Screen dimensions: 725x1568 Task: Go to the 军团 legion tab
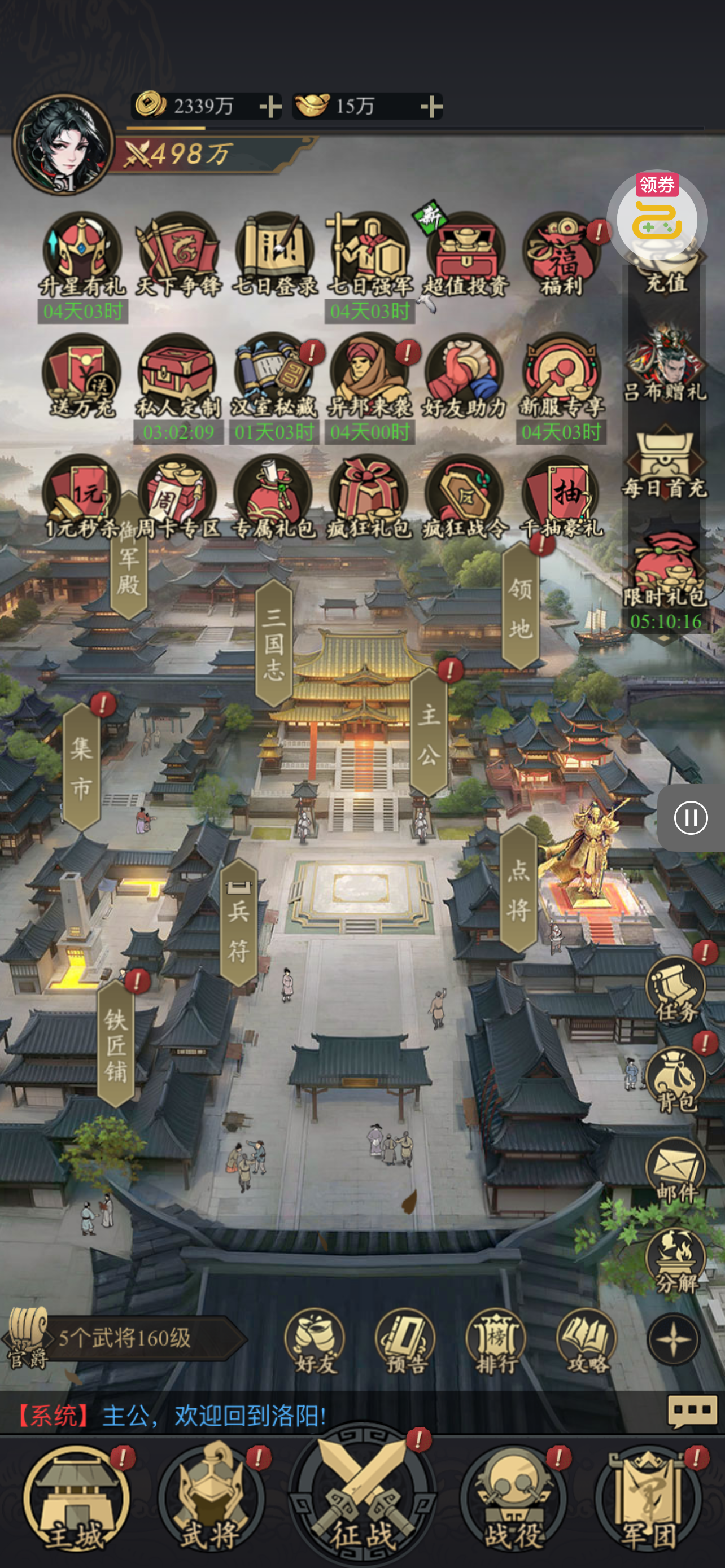click(649, 1499)
